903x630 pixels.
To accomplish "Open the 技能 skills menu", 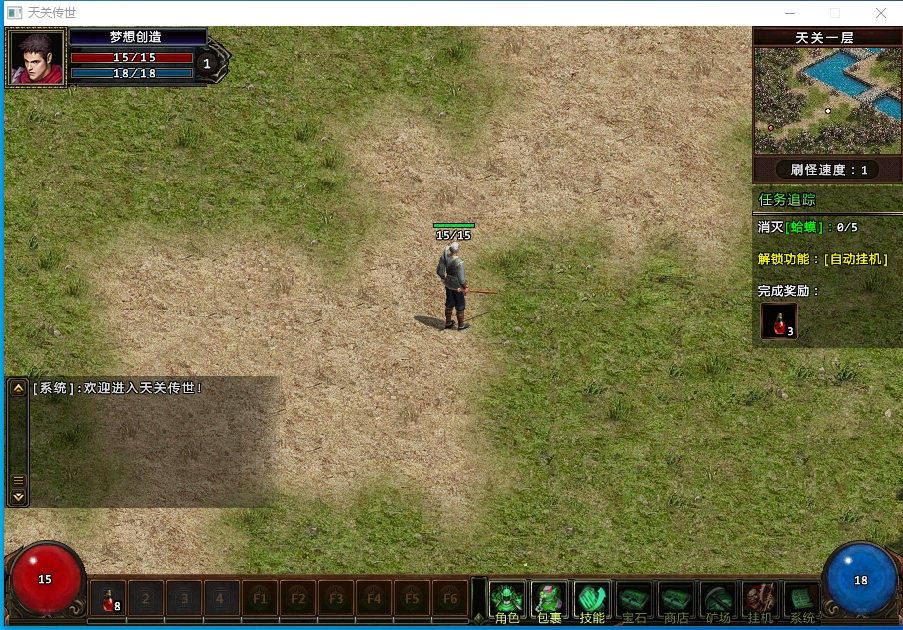I will (592, 600).
